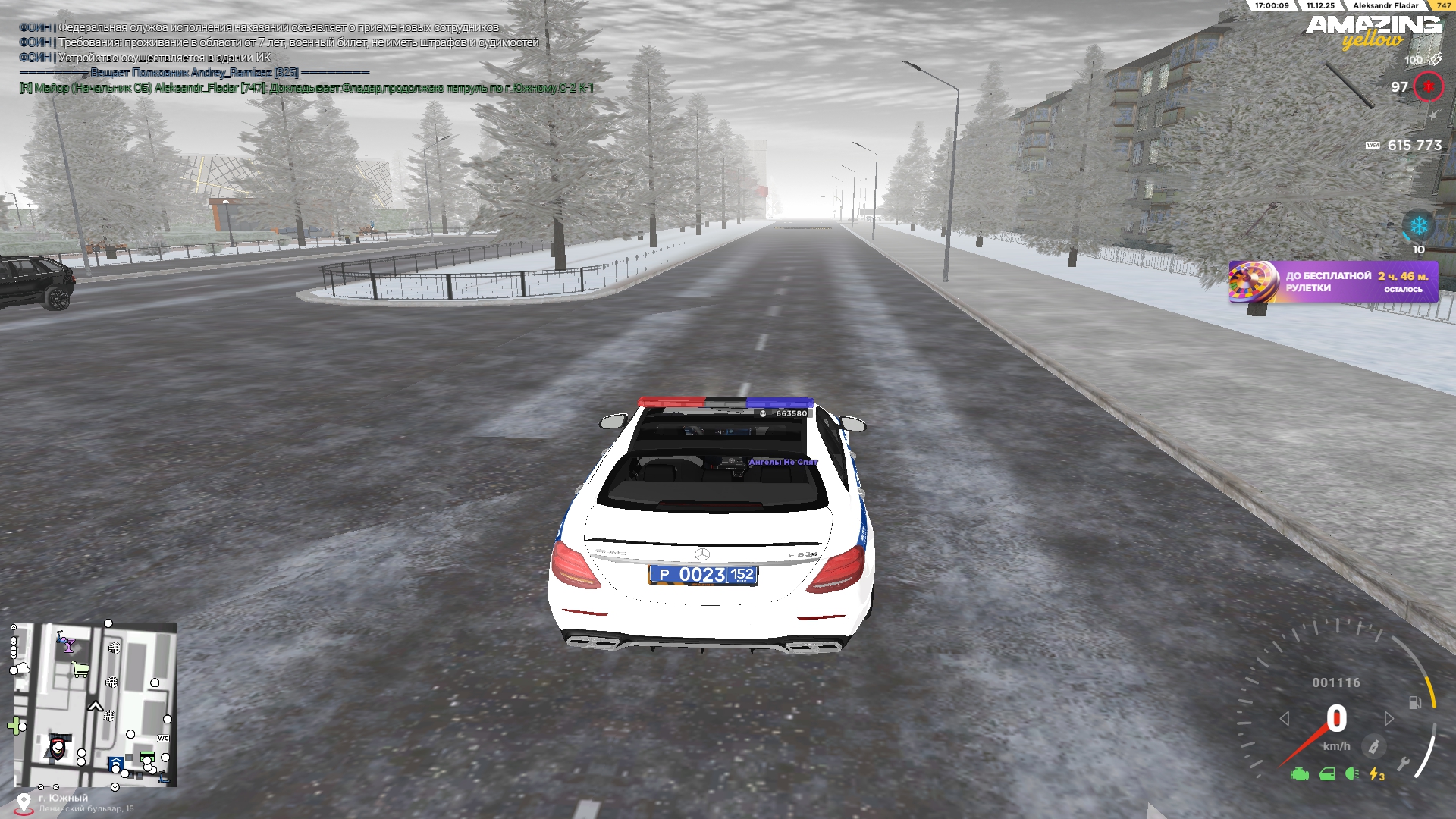This screenshot has height=819, width=1456.
Task: Click the red circular health icon
Action: coord(1428,87)
